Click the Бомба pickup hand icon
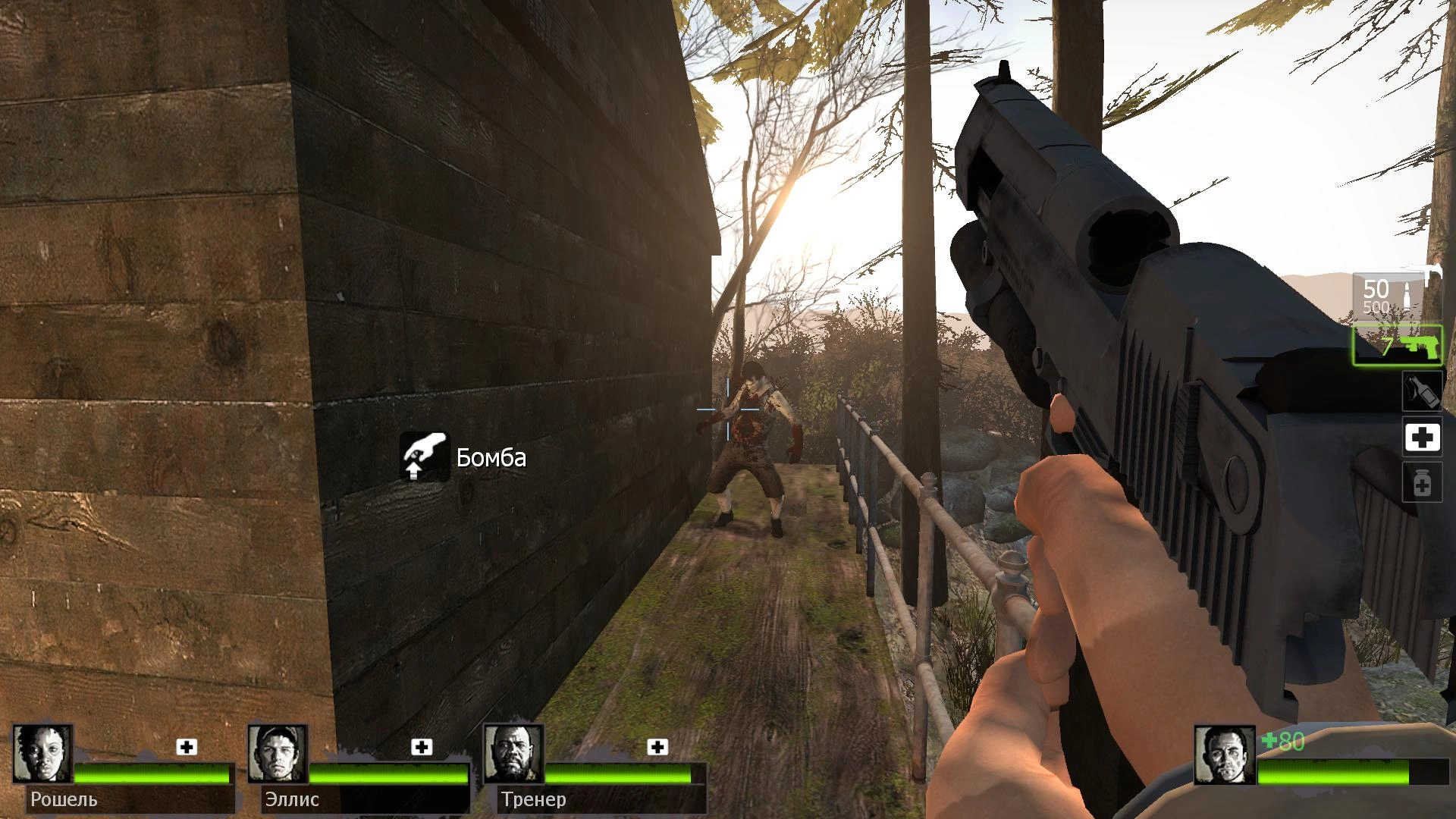Viewport: 1456px width, 819px height. coord(425,457)
